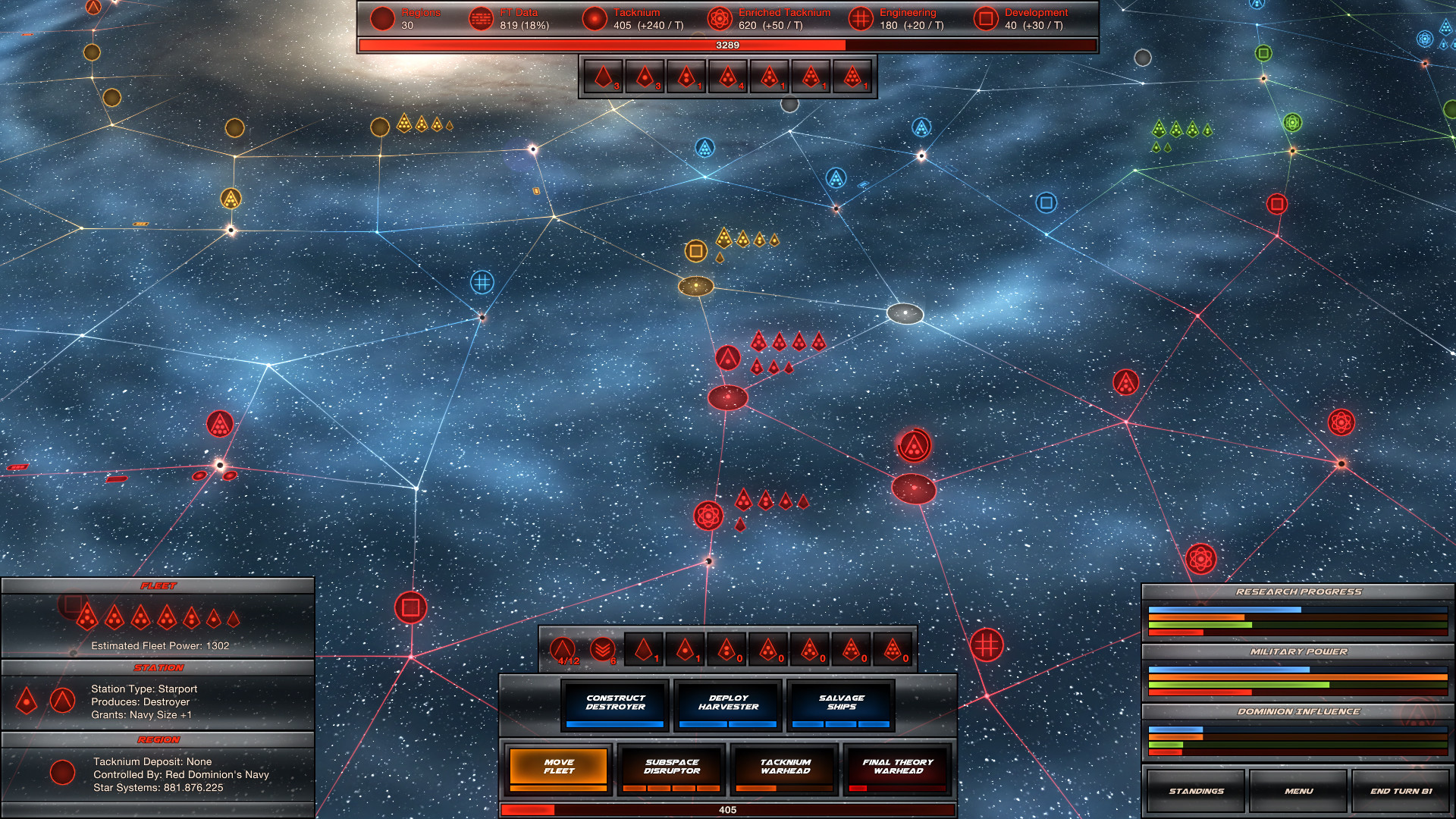The height and width of the screenshot is (819, 1456).
Task: Click the Development square icon in the resource bar
Action: point(987,18)
